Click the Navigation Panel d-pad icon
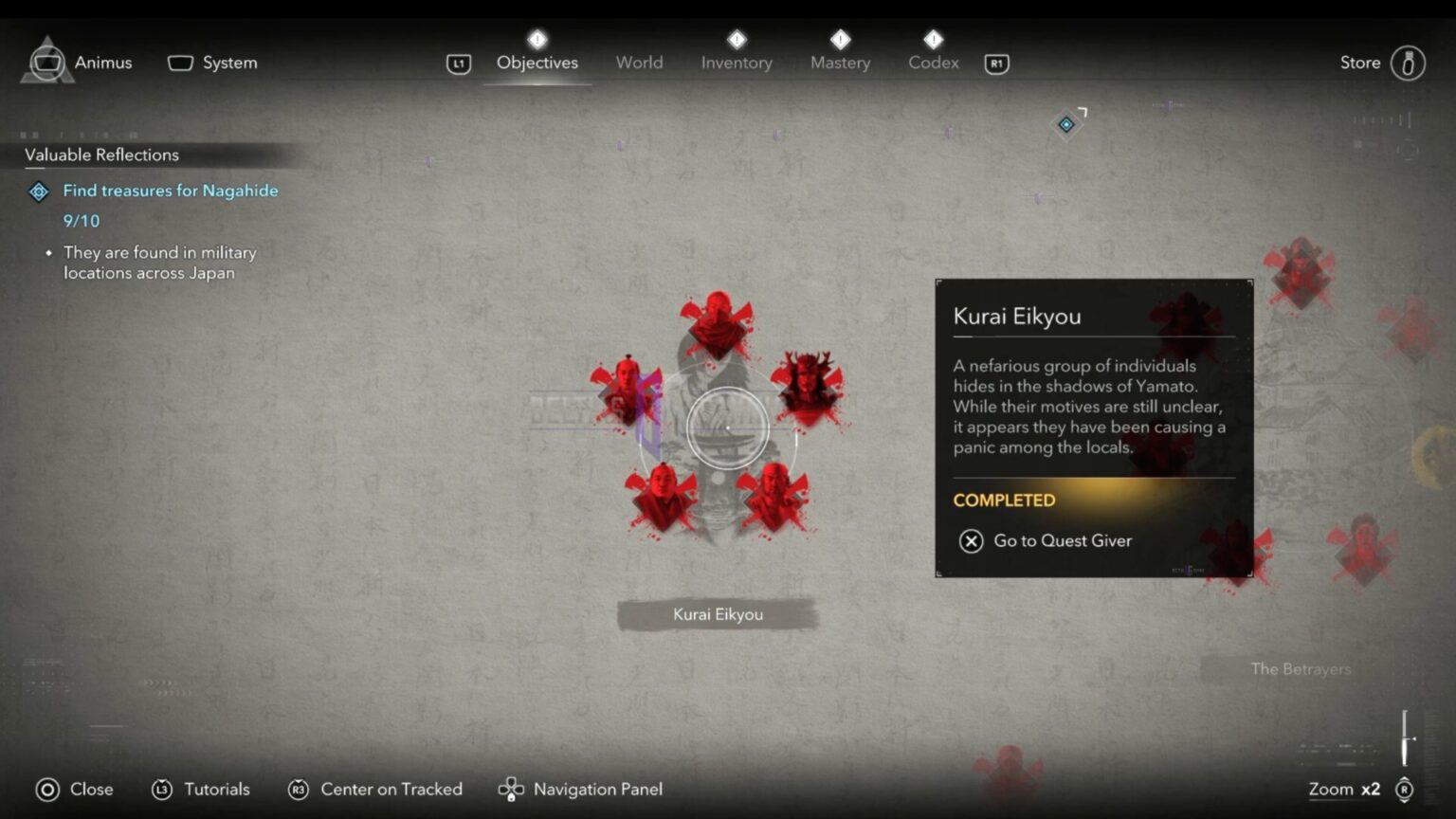The height and width of the screenshot is (819, 1456). [510, 789]
